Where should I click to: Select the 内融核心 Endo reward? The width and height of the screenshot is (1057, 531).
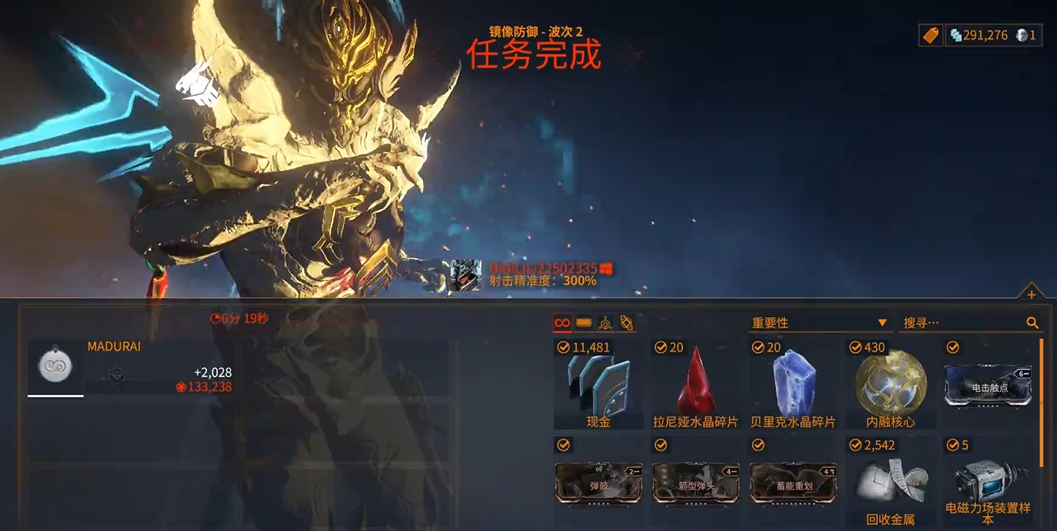click(890, 386)
